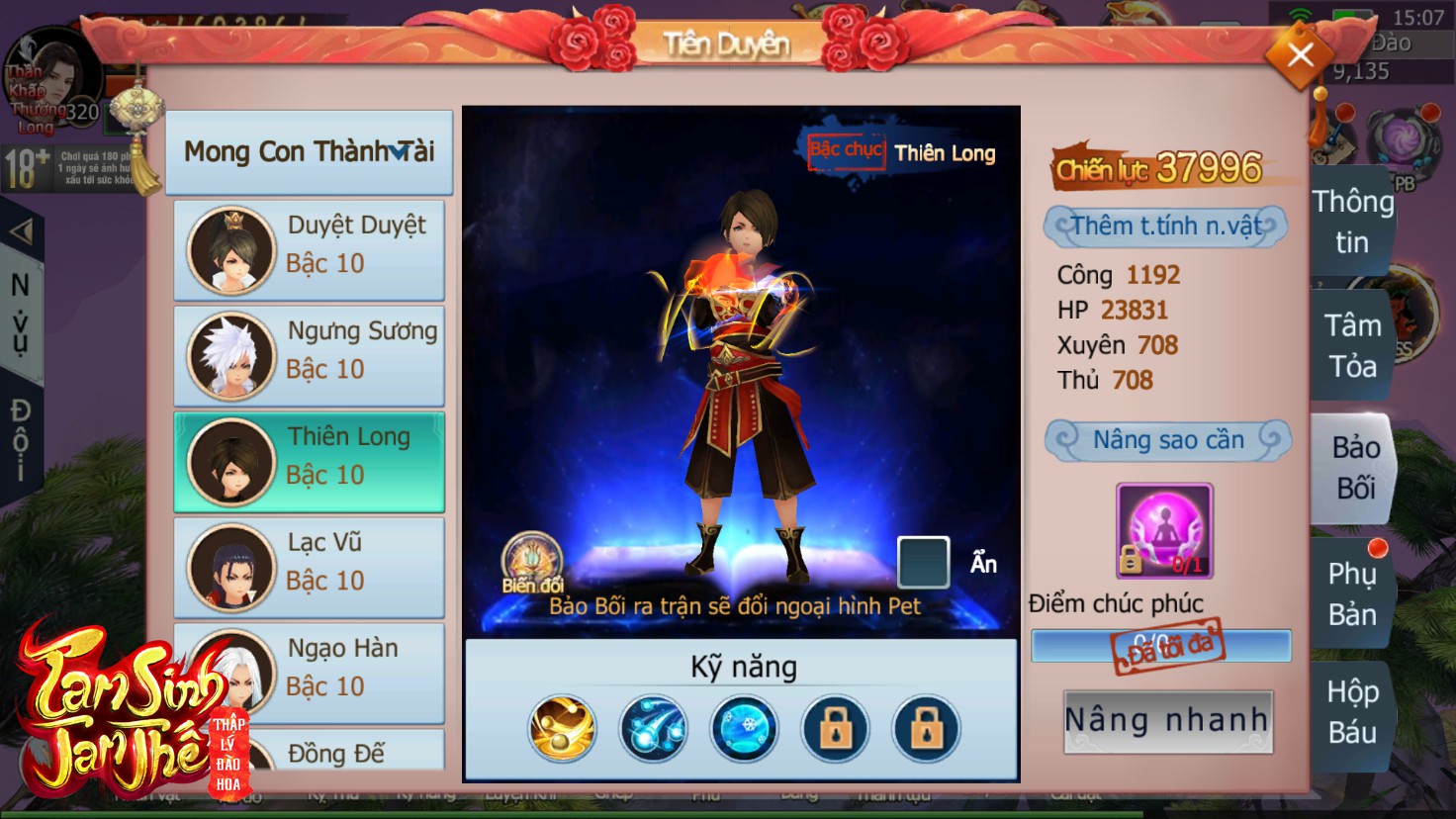The image size is (1456, 819).
Task: Open the Phụ Bản tab
Action: (1352, 593)
